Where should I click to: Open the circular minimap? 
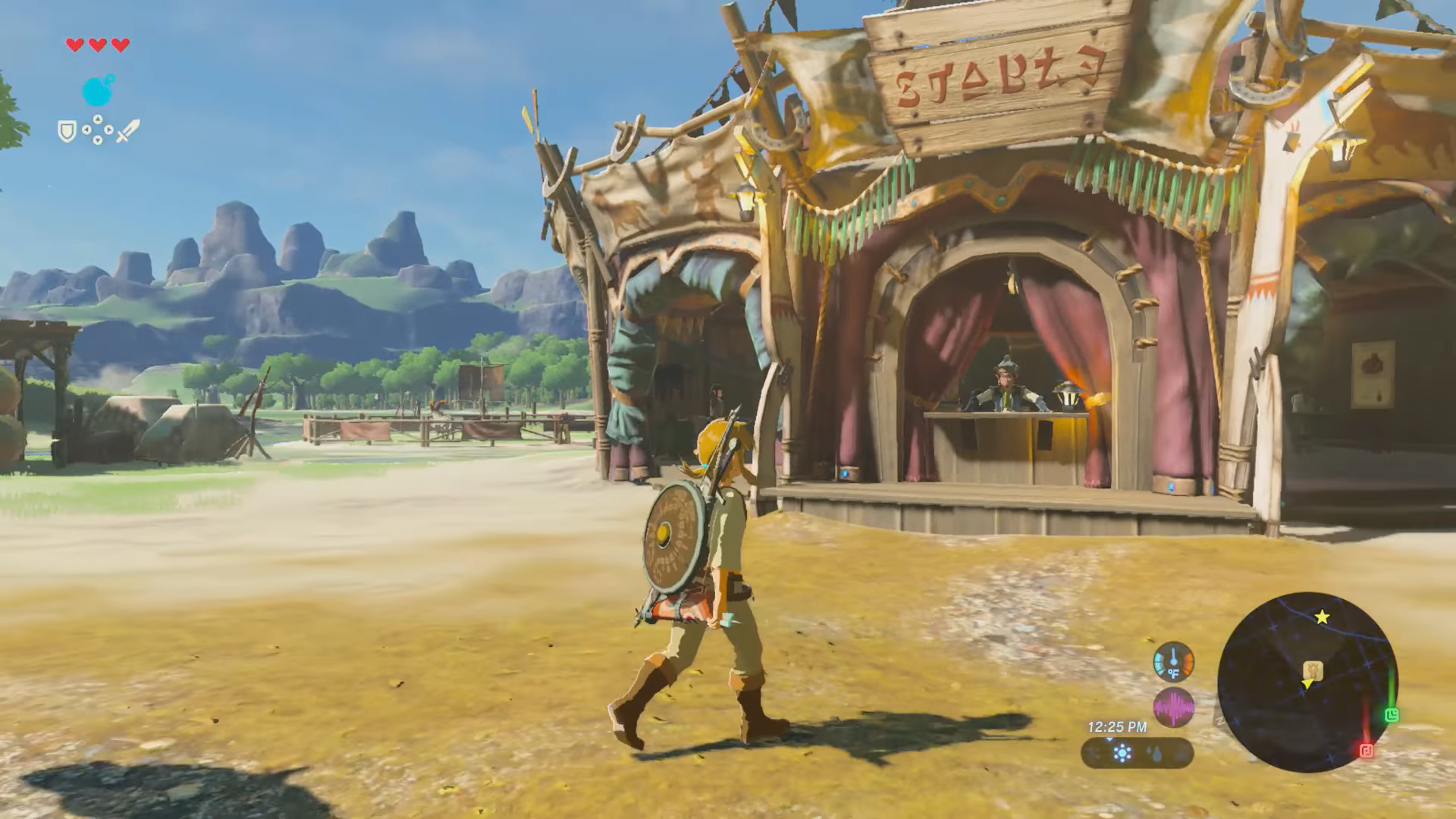tap(1307, 682)
